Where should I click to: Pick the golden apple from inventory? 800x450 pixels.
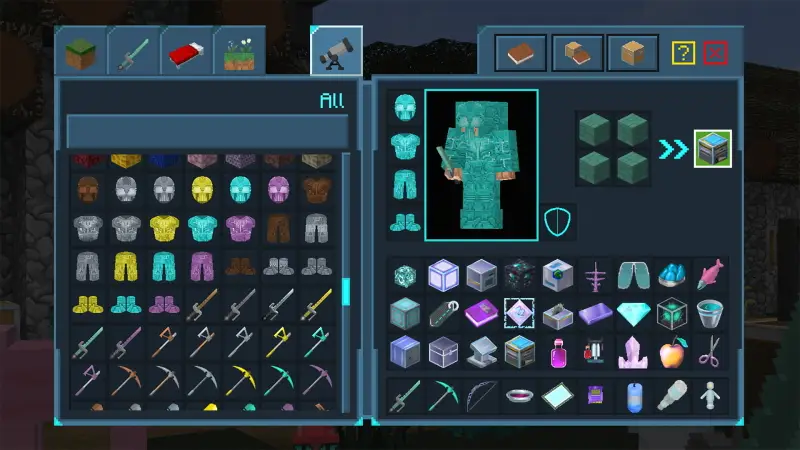click(x=672, y=352)
